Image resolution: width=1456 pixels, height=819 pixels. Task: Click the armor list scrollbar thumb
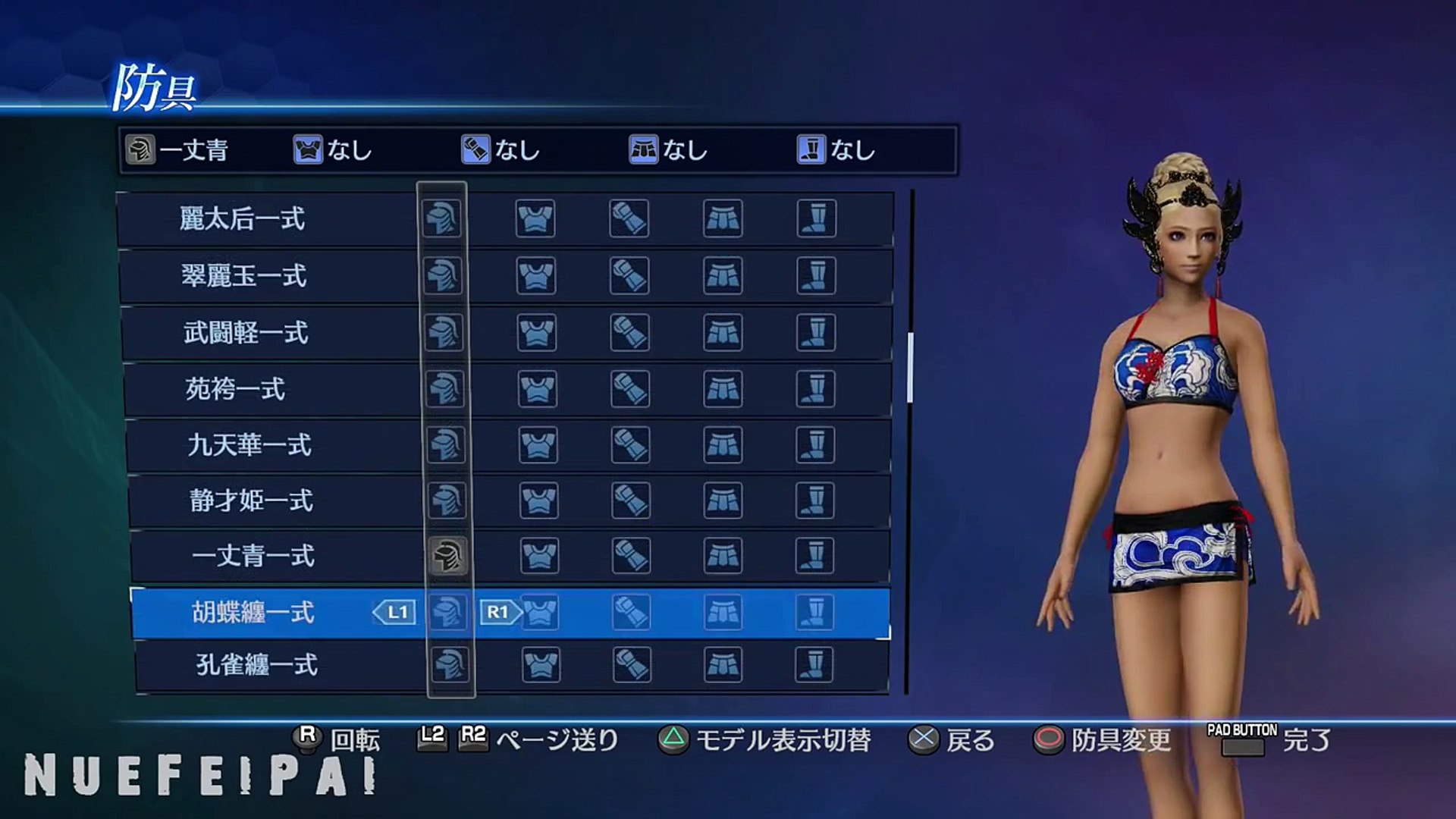pyautogui.click(x=910, y=368)
